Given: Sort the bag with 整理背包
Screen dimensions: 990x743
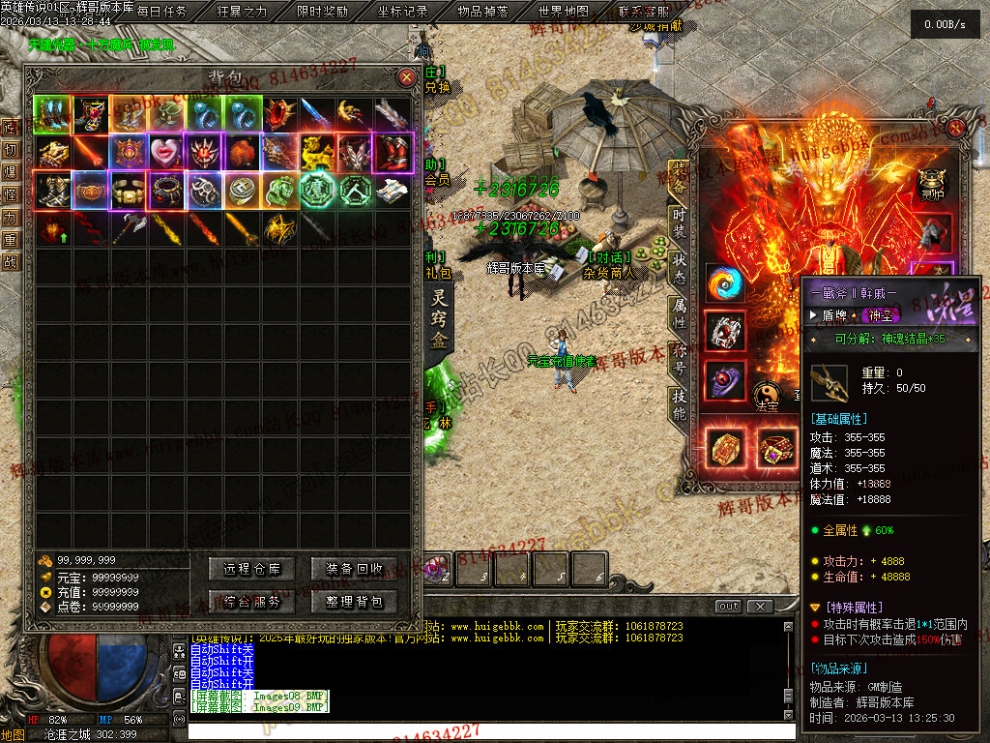Looking at the screenshot, I should pos(354,602).
